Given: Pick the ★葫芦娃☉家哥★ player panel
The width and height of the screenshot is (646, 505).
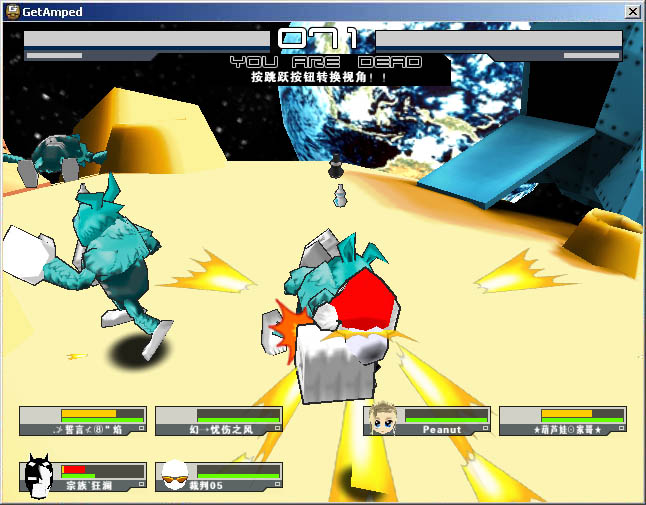Looking at the screenshot, I should [x=562, y=421].
